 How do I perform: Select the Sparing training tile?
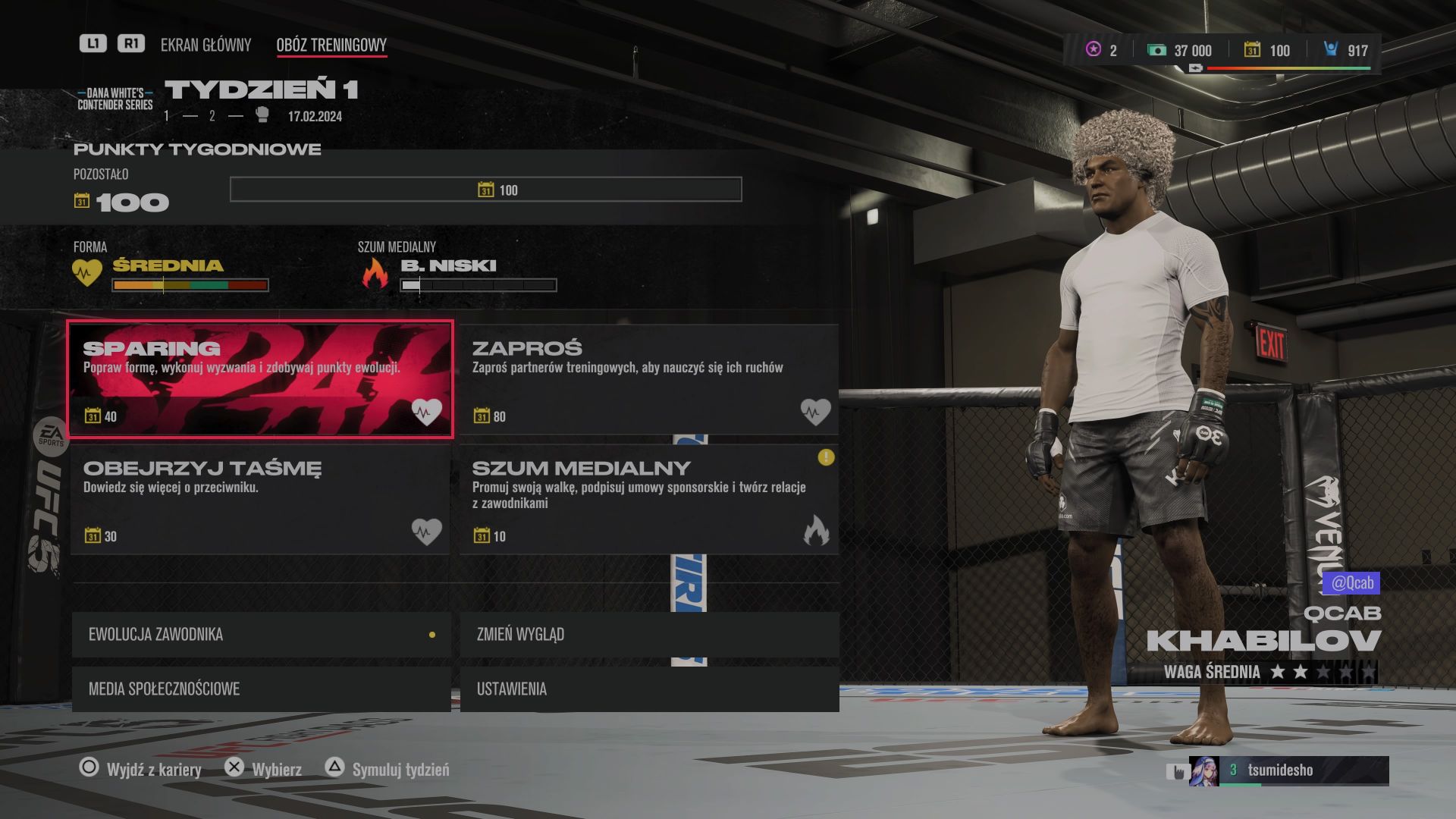(260, 379)
